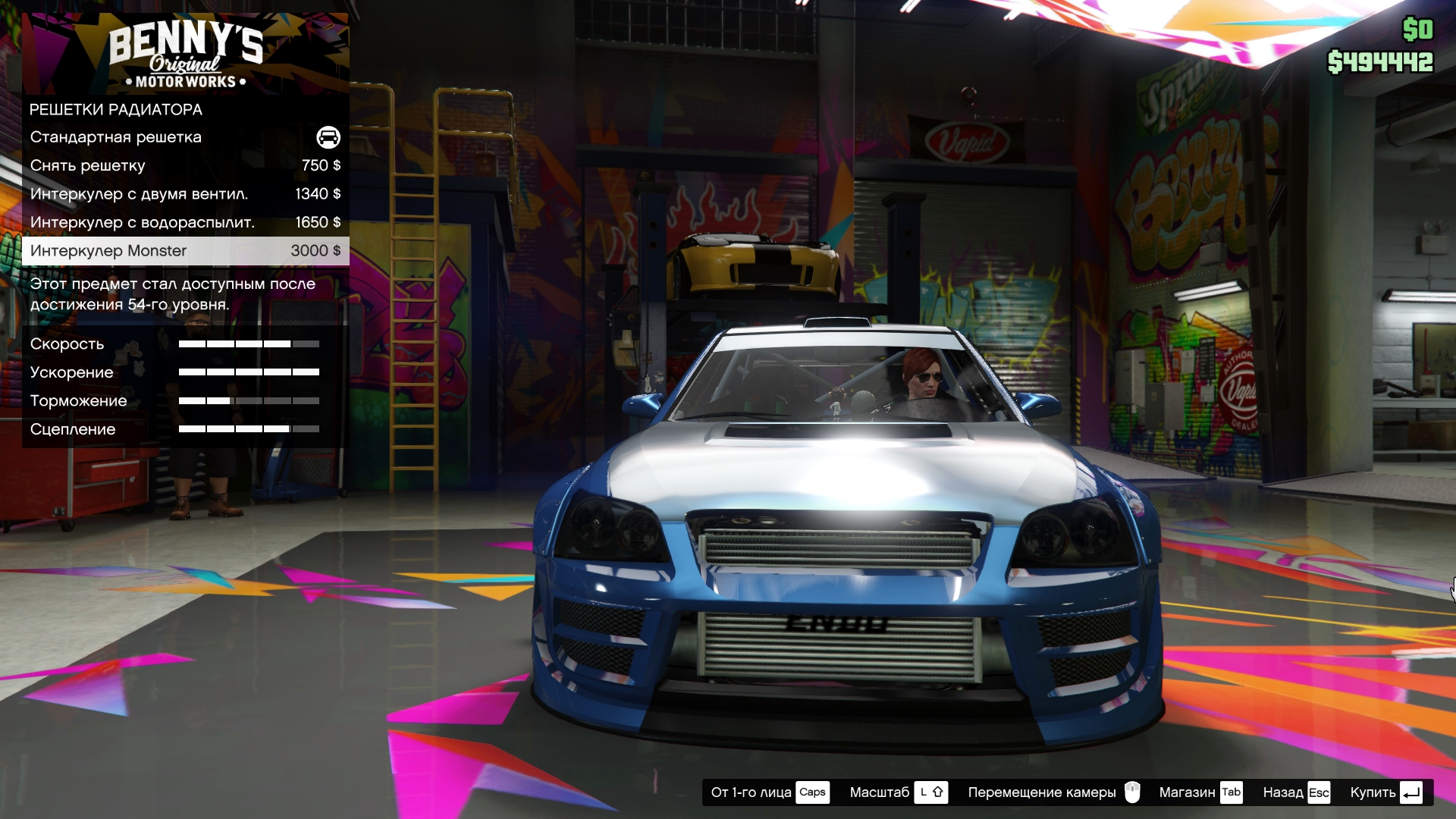
Task: Select Интеркулер с водораспылит. option
Action: [x=185, y=222]
